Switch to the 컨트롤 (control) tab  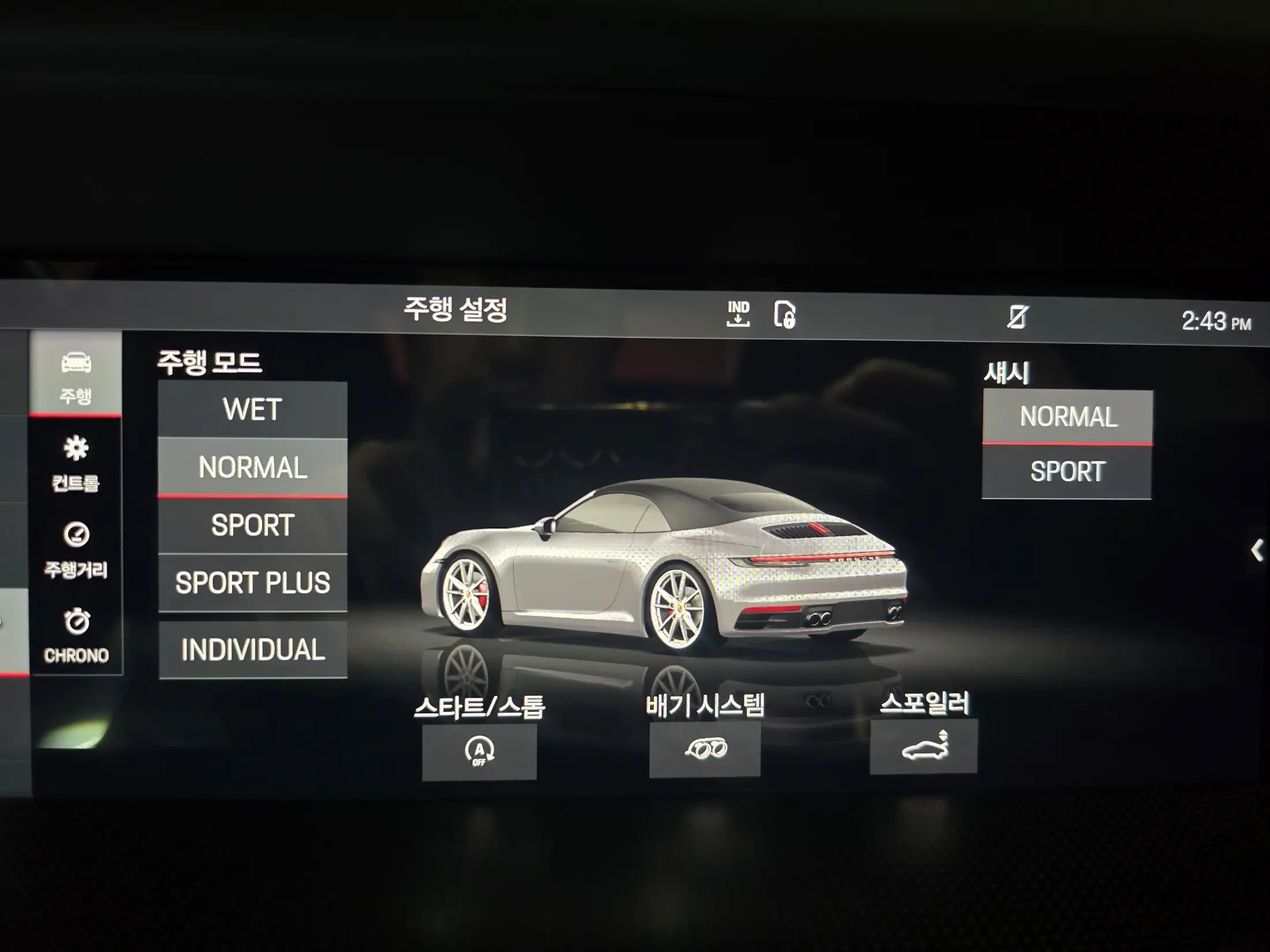[76, 463]
